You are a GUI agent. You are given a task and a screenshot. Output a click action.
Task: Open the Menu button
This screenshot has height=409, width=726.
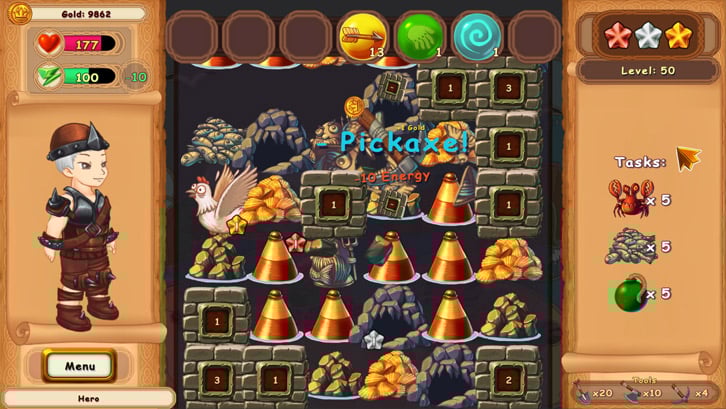(80, 366)
